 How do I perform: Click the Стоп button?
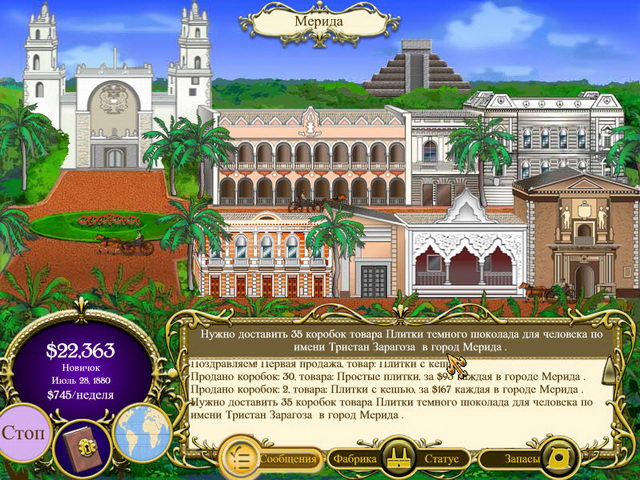coord(24,437)
